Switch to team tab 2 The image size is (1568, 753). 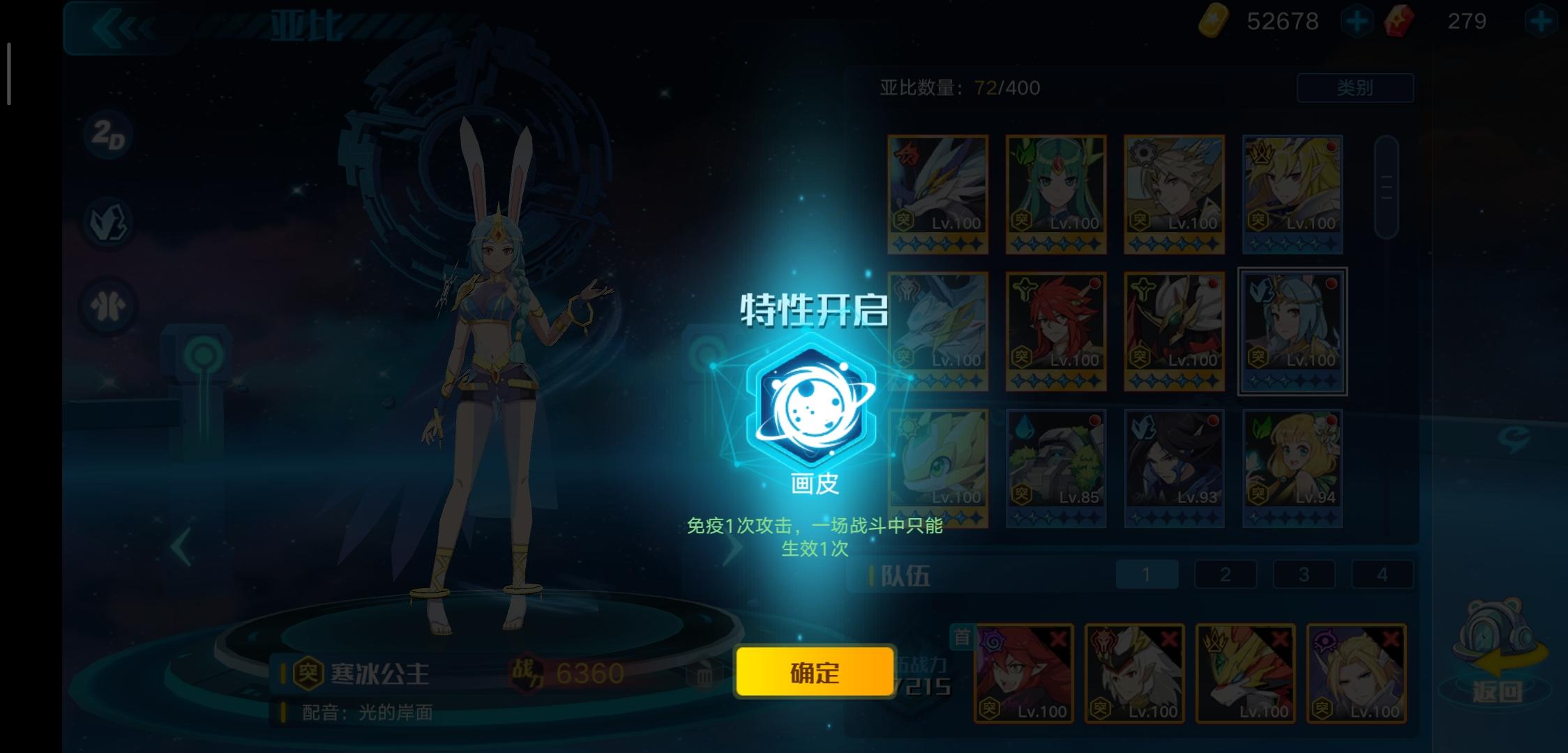point(1226,574)
